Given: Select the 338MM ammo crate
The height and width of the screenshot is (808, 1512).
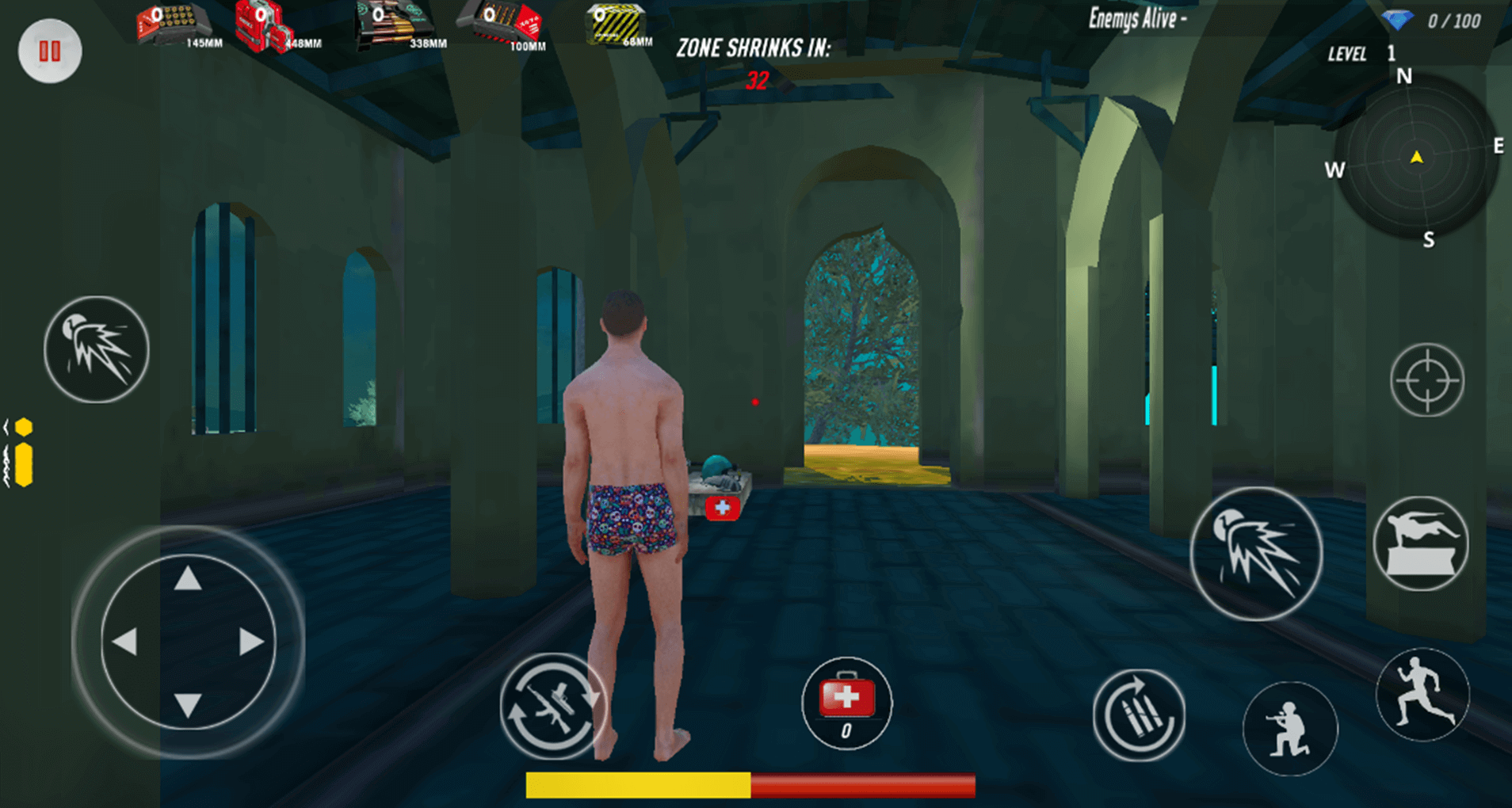Looking at the screenshot, I should [394, 25].
